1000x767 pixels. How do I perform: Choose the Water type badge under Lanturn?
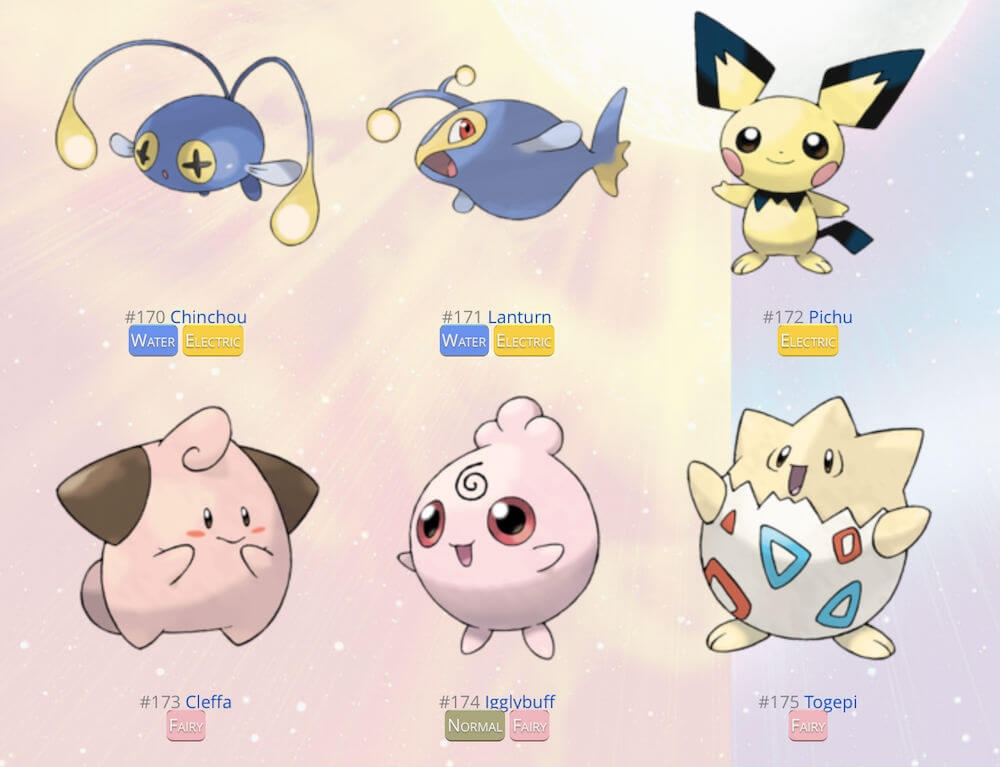[464, 341]
